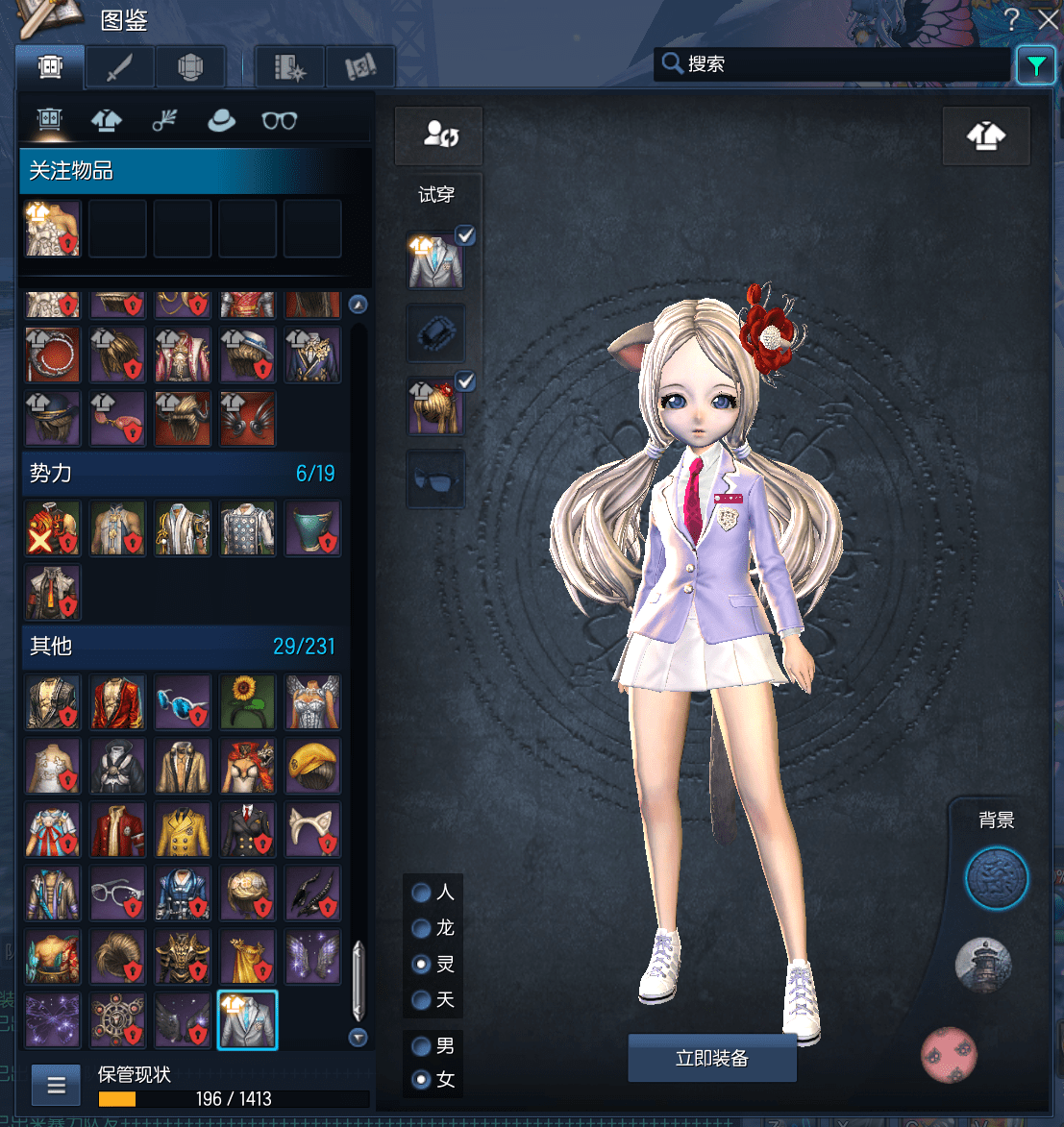The height and width of the screenshot is (1127, 1064).
Task: Close the 图鉴 window
Action: 1047,19
